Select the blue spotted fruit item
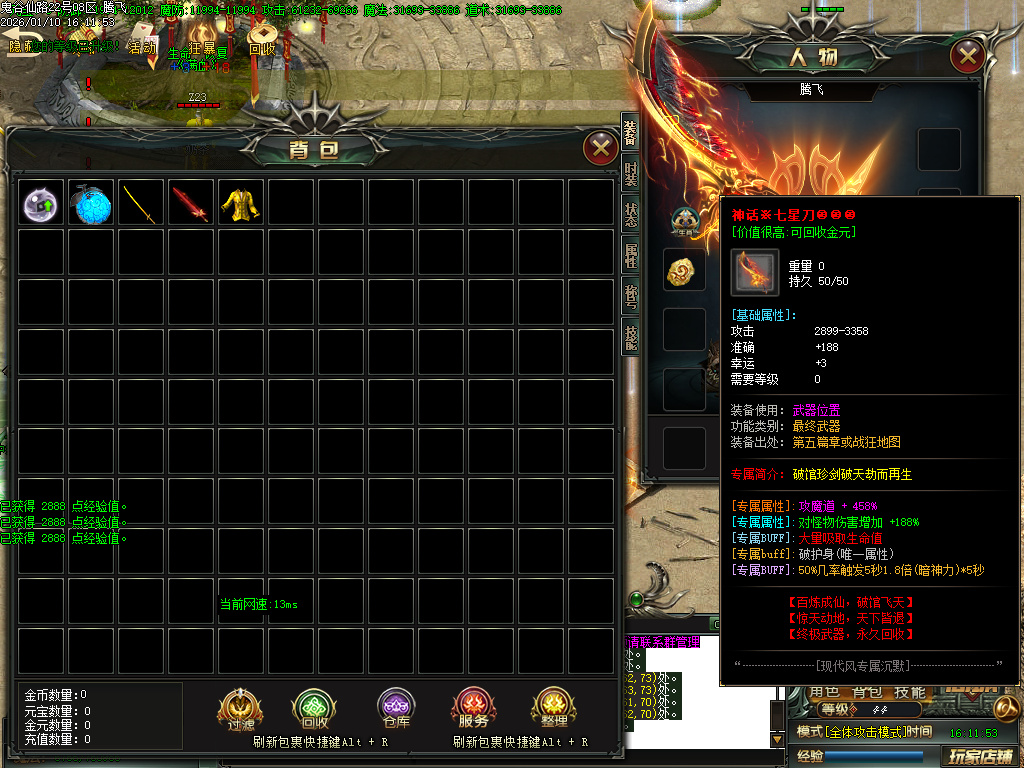 coord(92,203)
